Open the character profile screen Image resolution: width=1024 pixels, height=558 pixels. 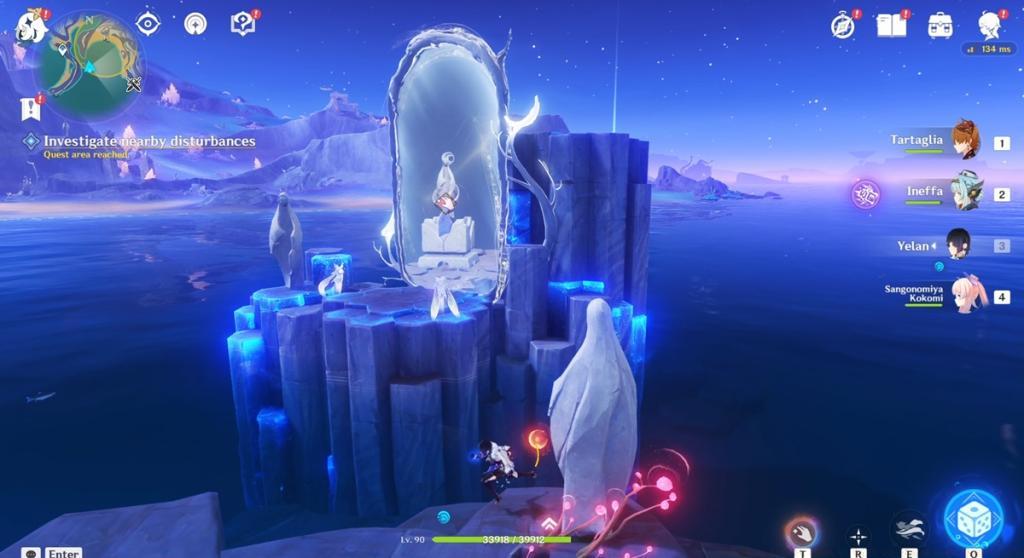pos(990,25)
